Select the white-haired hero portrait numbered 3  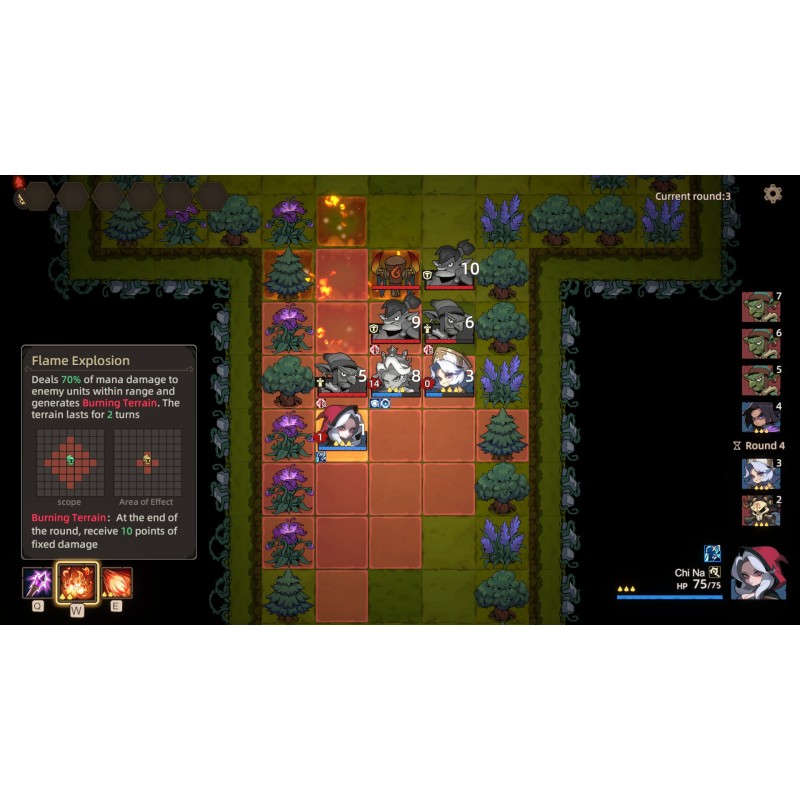click(x=761, y=473)
